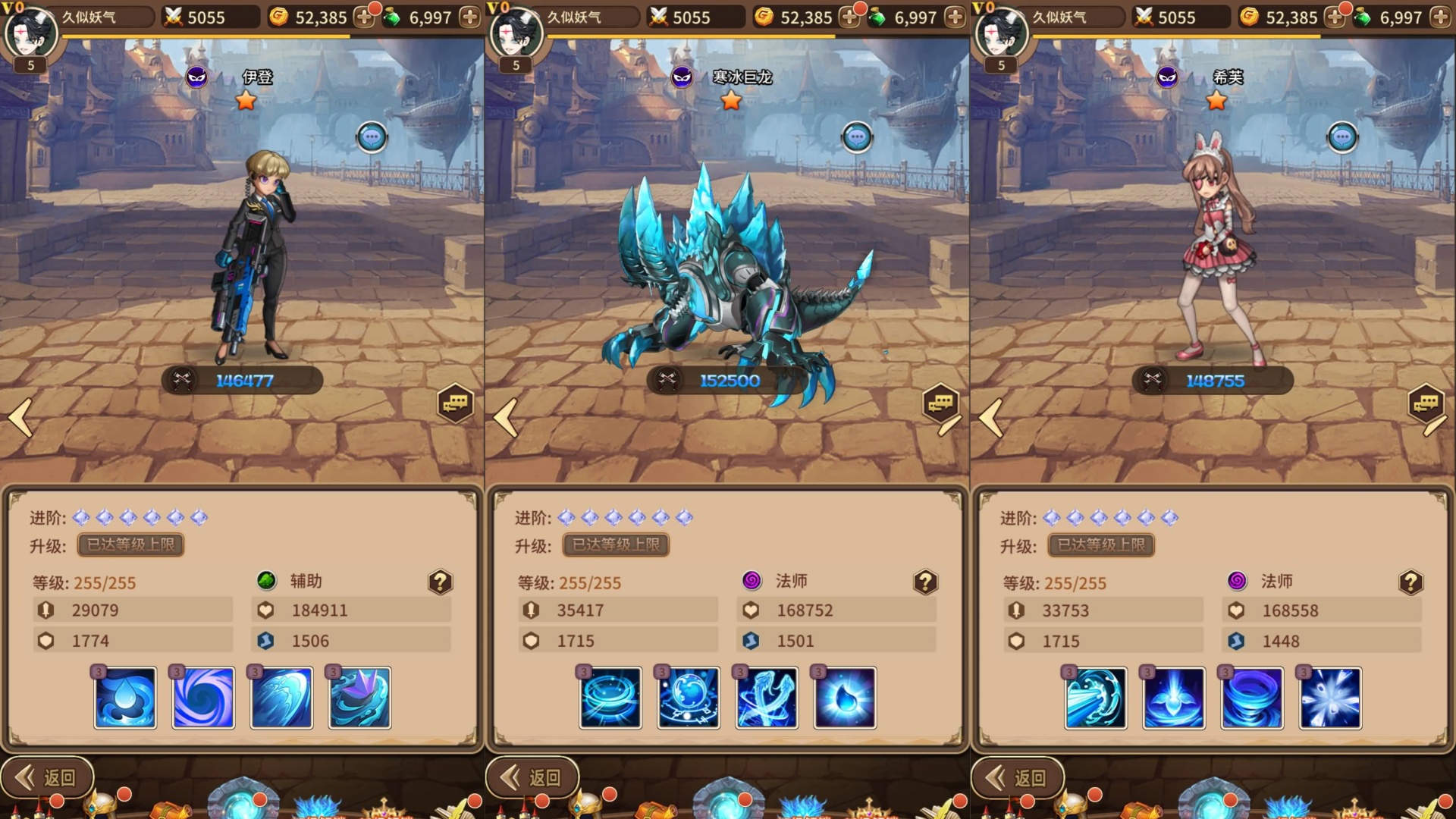View 伊登's purple crystal spike skill
This screenshot has height=819, width=1456.
(359, 698)
